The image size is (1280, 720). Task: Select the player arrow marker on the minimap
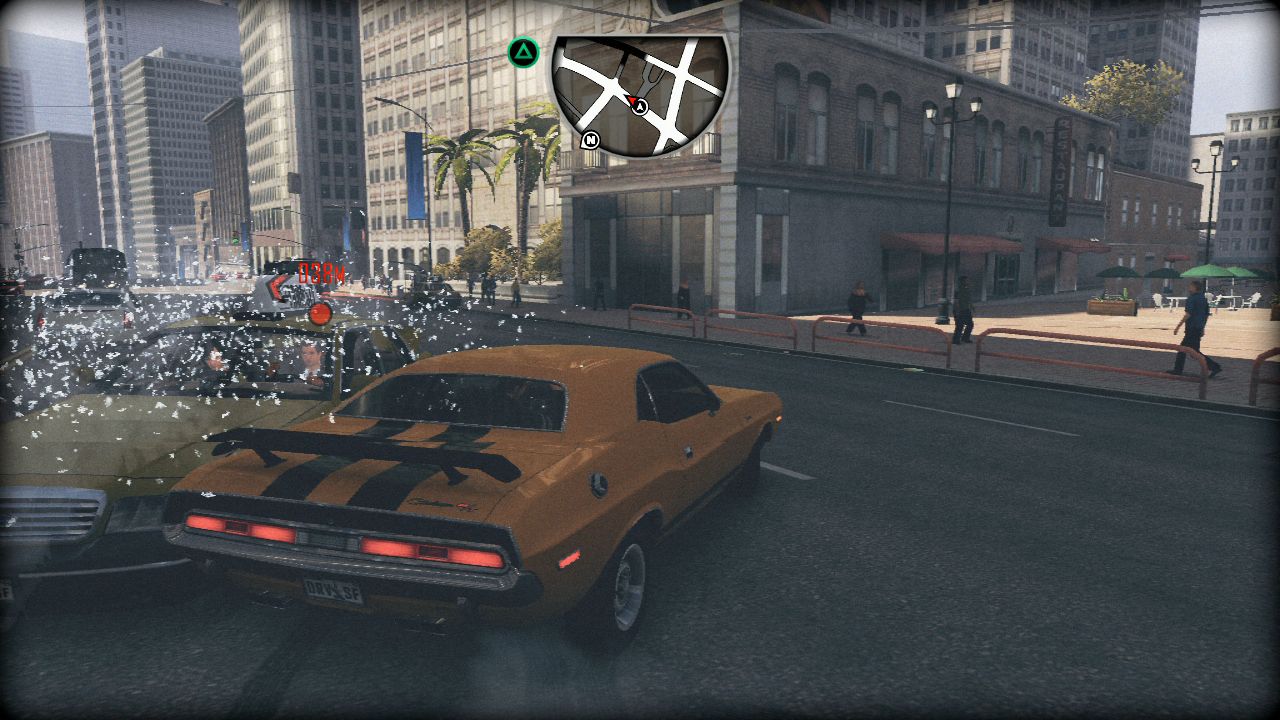click(x=641, y=106)
